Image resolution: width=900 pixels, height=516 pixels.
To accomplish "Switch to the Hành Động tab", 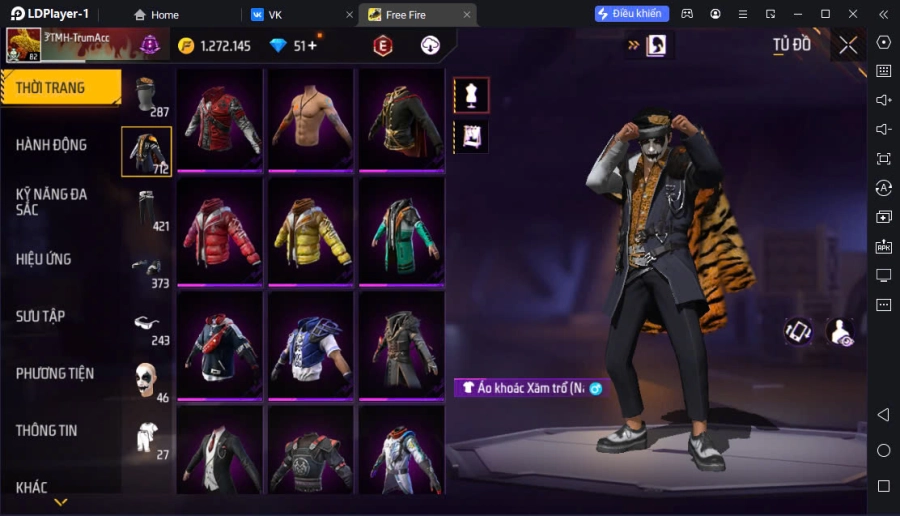I will [x=52, y=145].
